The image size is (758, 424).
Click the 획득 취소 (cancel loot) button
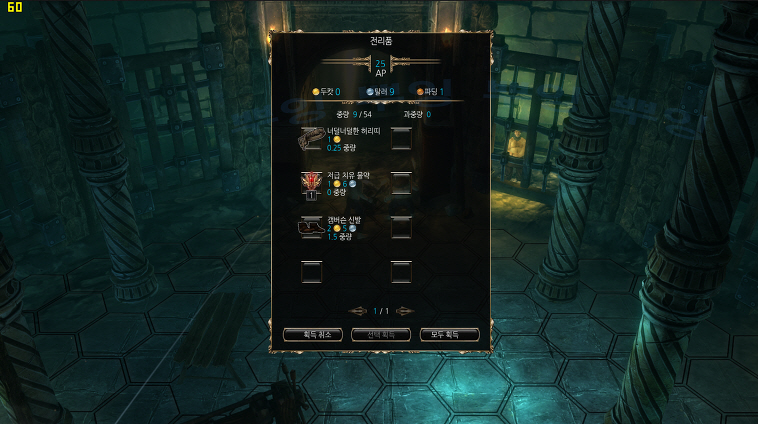(x=313, y=335)
